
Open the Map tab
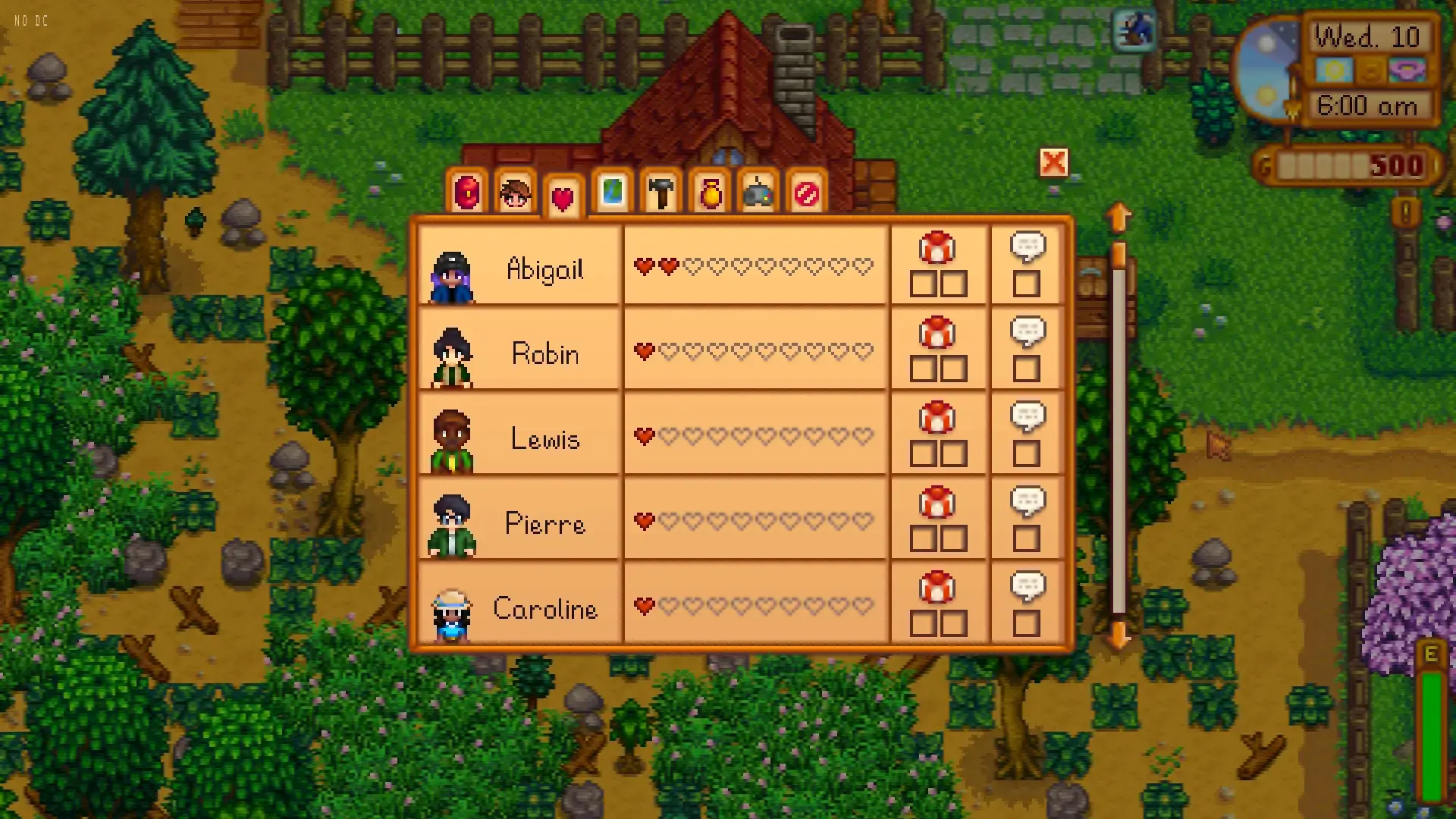(x=613, y=192)
